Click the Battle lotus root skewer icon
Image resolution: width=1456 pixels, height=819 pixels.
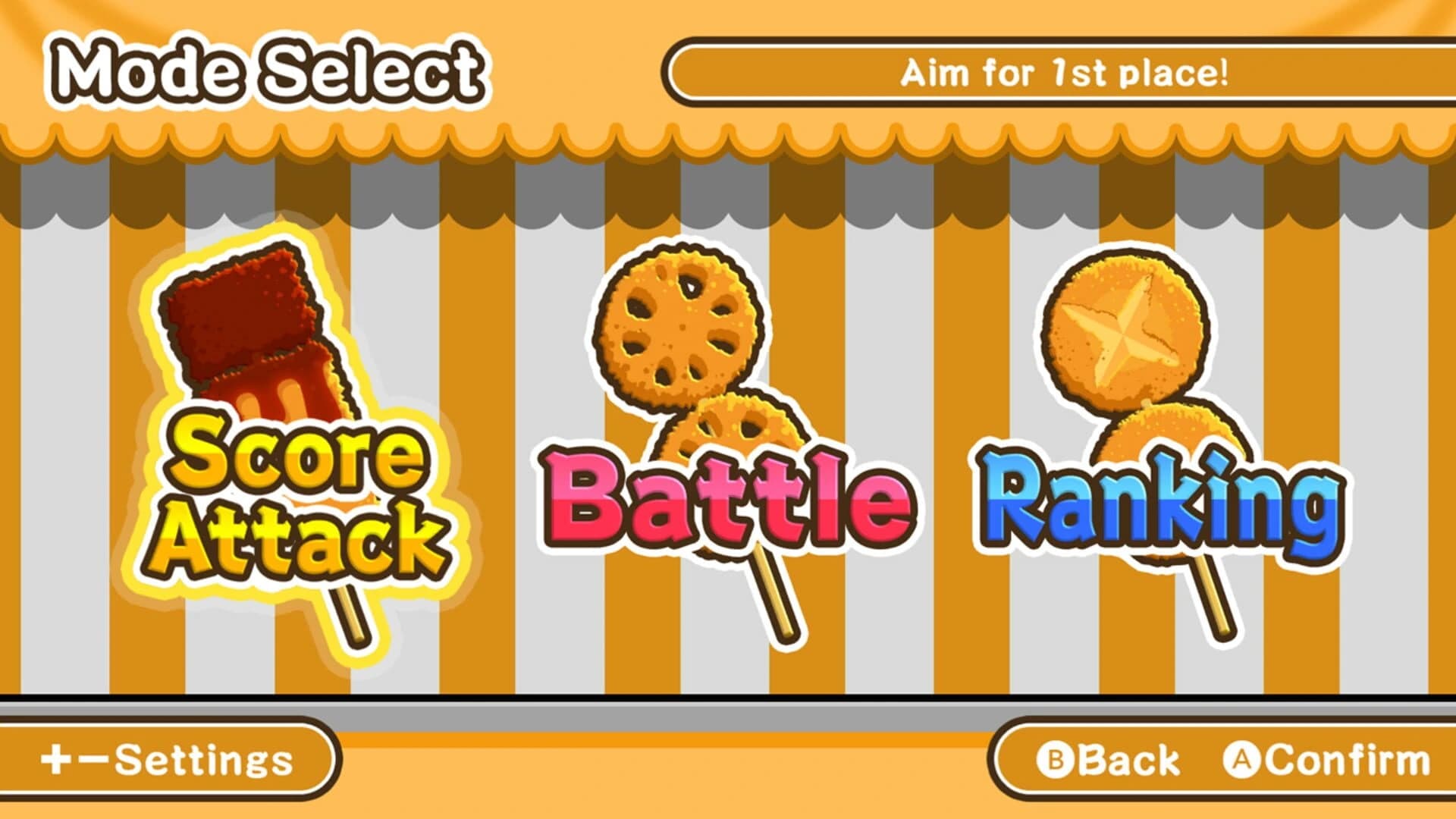pos(698,379)
